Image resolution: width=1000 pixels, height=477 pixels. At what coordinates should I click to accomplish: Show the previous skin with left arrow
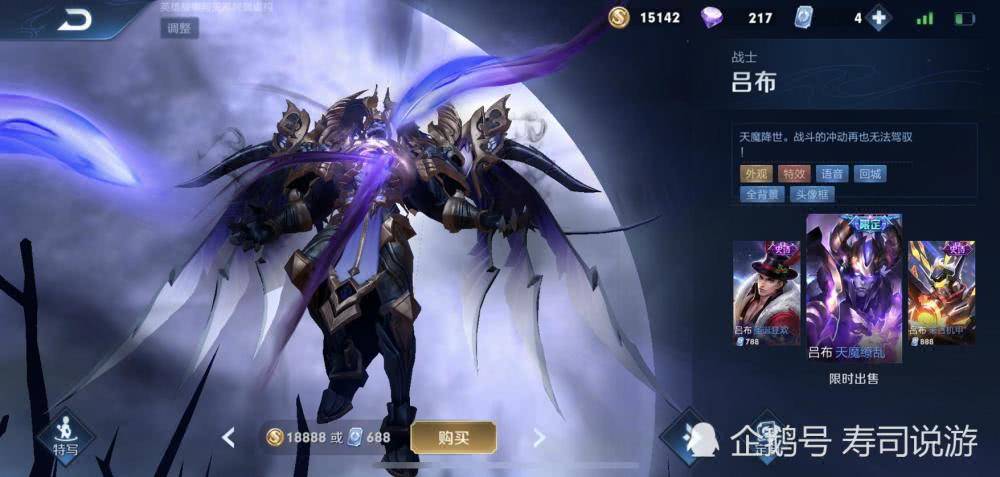tap(229, 437)
